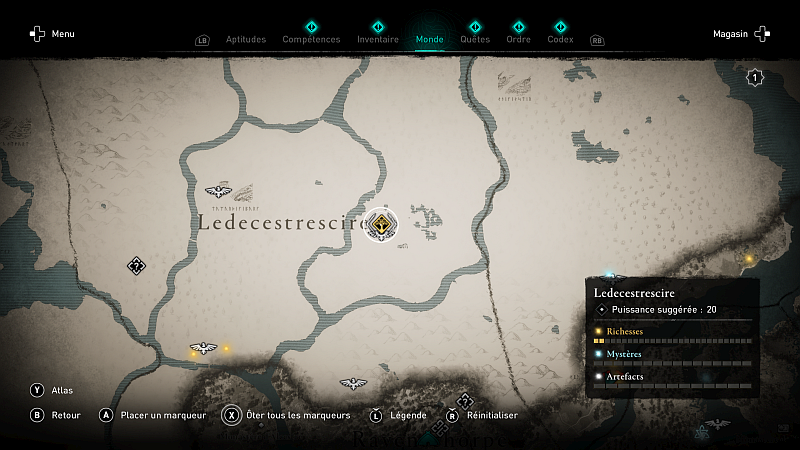This screenshot has width=800, height=450.
Task: Switch to the Aptitudes tab
Action: click(246, 39)
